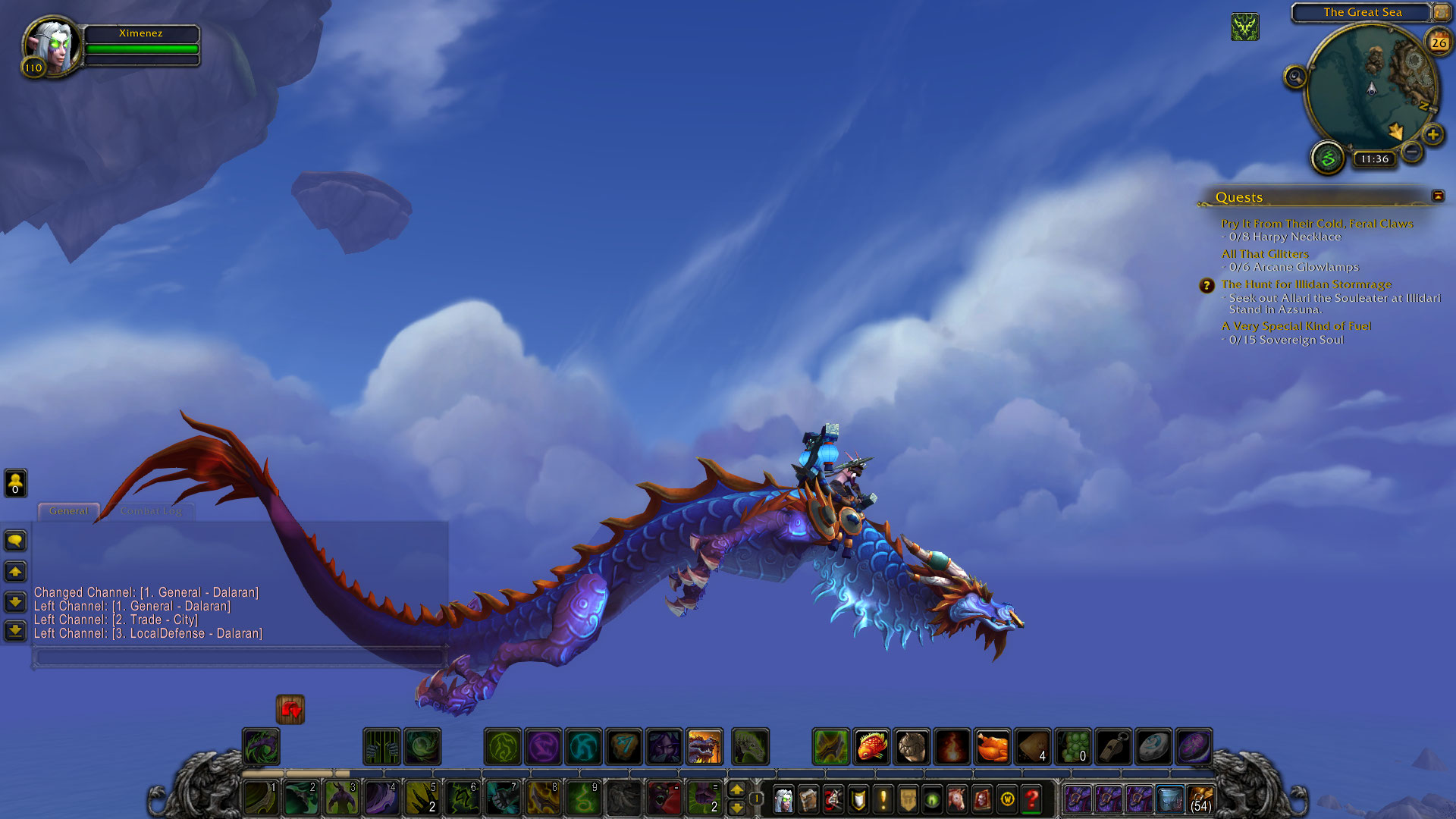Select 'The Hunt for Illidan Stormrage' quest
The image size is (1456, 819).
pyautogui.click(x=1306, y=284)
